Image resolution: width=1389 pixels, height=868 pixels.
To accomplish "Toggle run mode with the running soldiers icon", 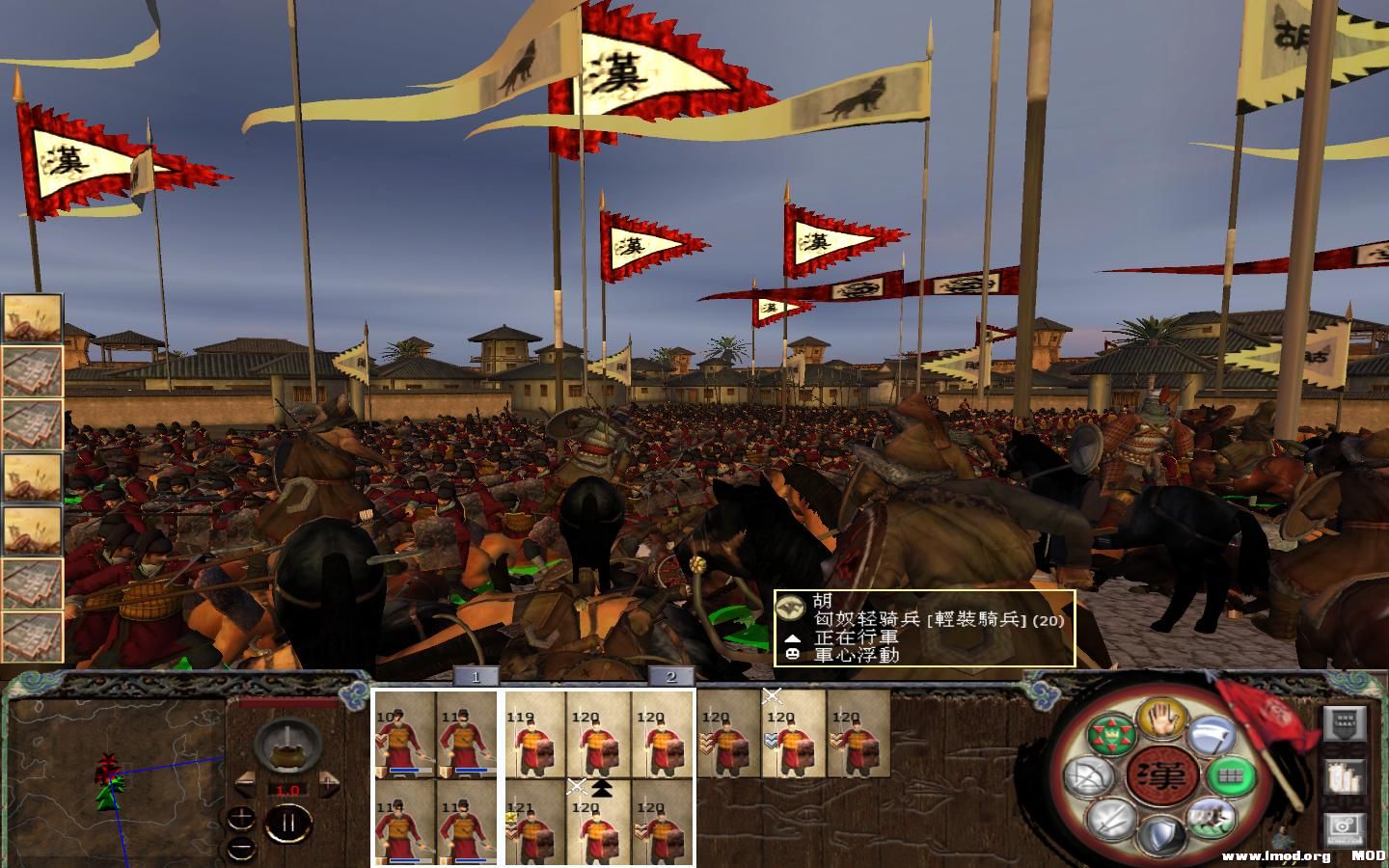I will tap(1210, 819).
